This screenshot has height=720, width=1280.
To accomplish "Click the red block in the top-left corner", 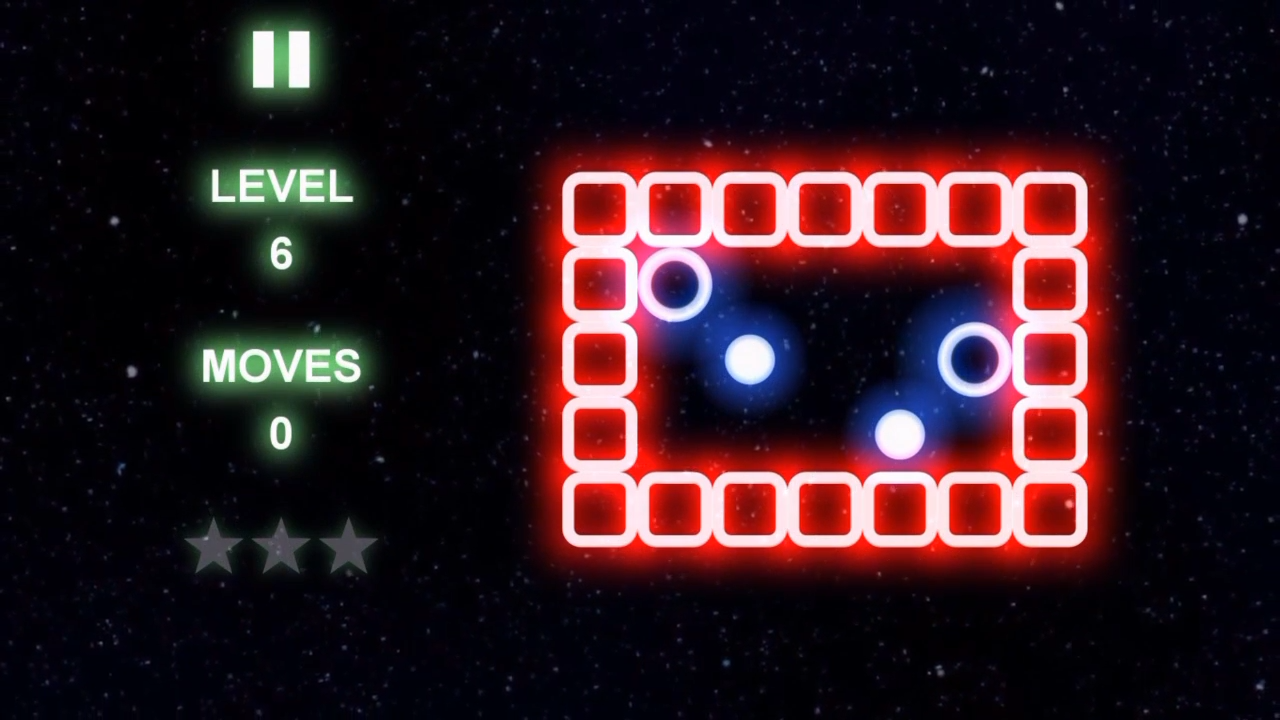I will tap(600, 207).
